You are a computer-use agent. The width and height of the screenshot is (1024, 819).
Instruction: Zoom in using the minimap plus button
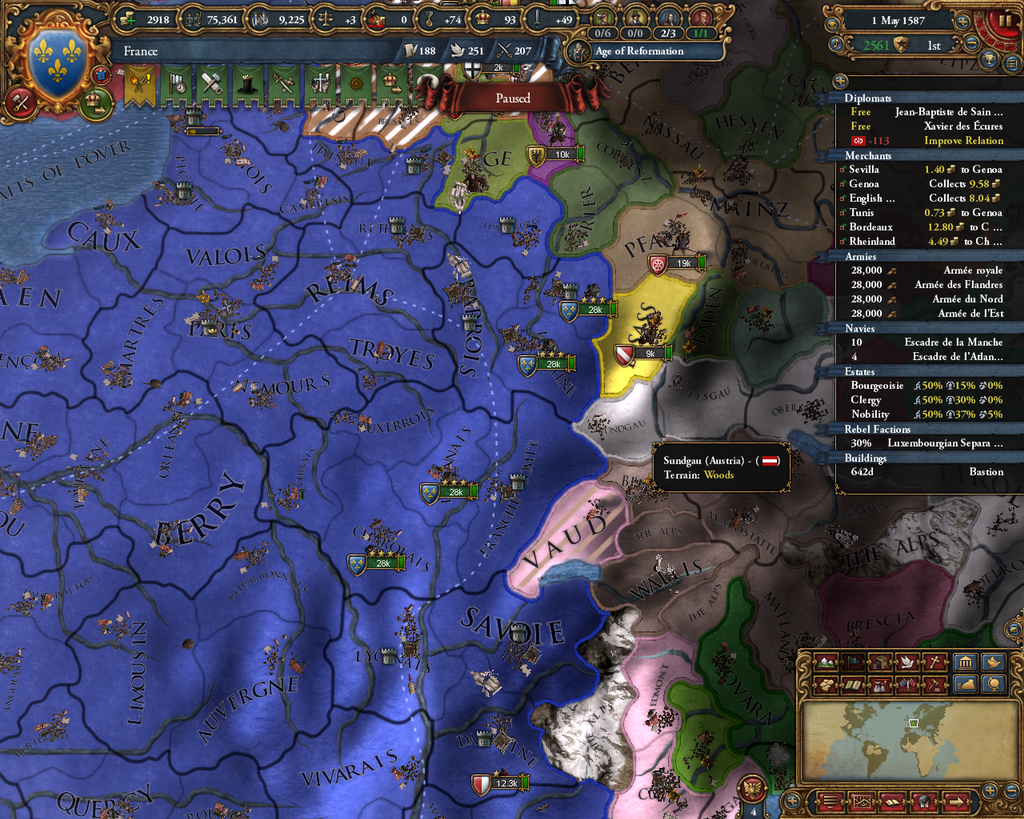click(x=988, y=791)
